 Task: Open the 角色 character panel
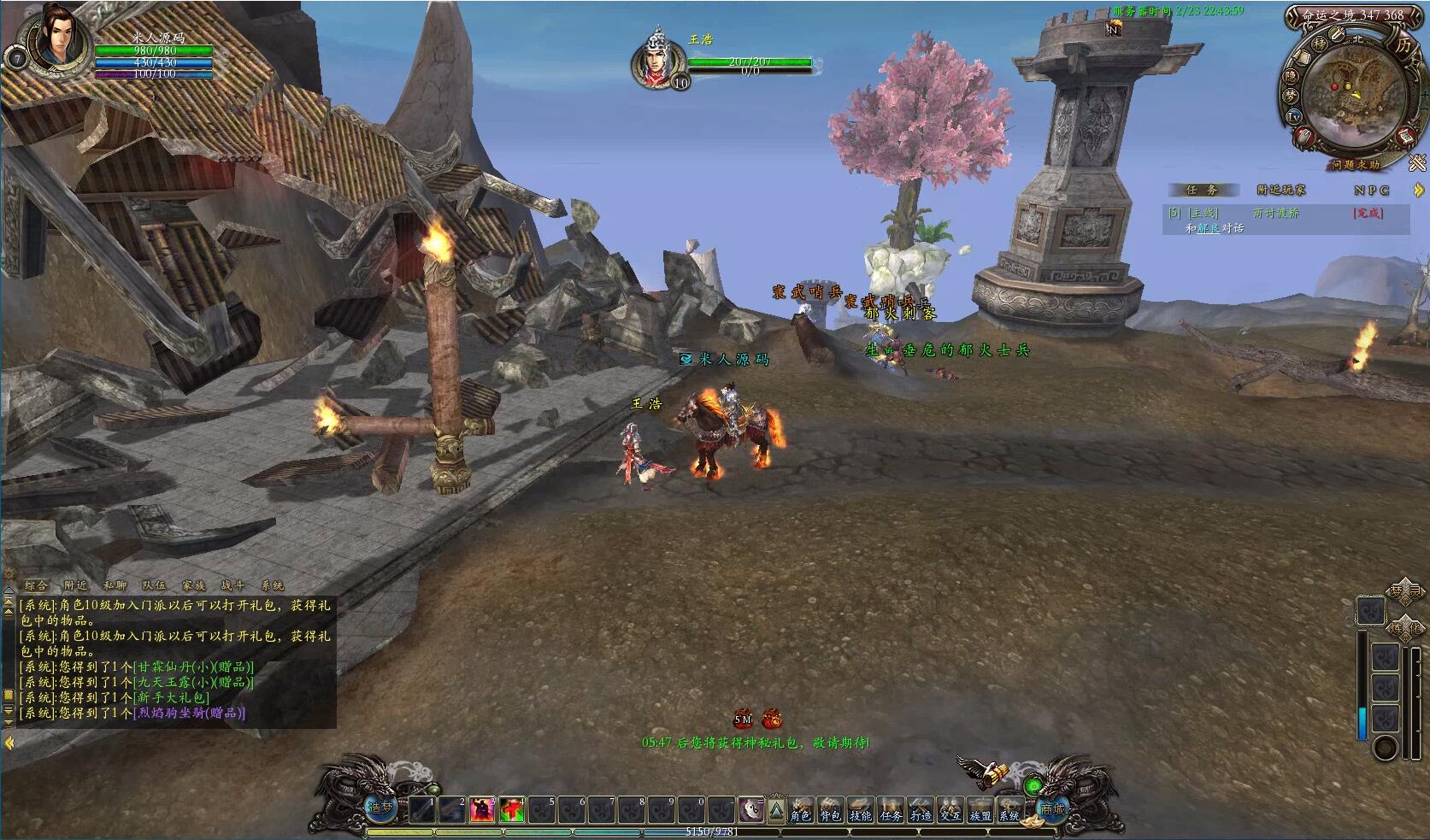point(800,809)
